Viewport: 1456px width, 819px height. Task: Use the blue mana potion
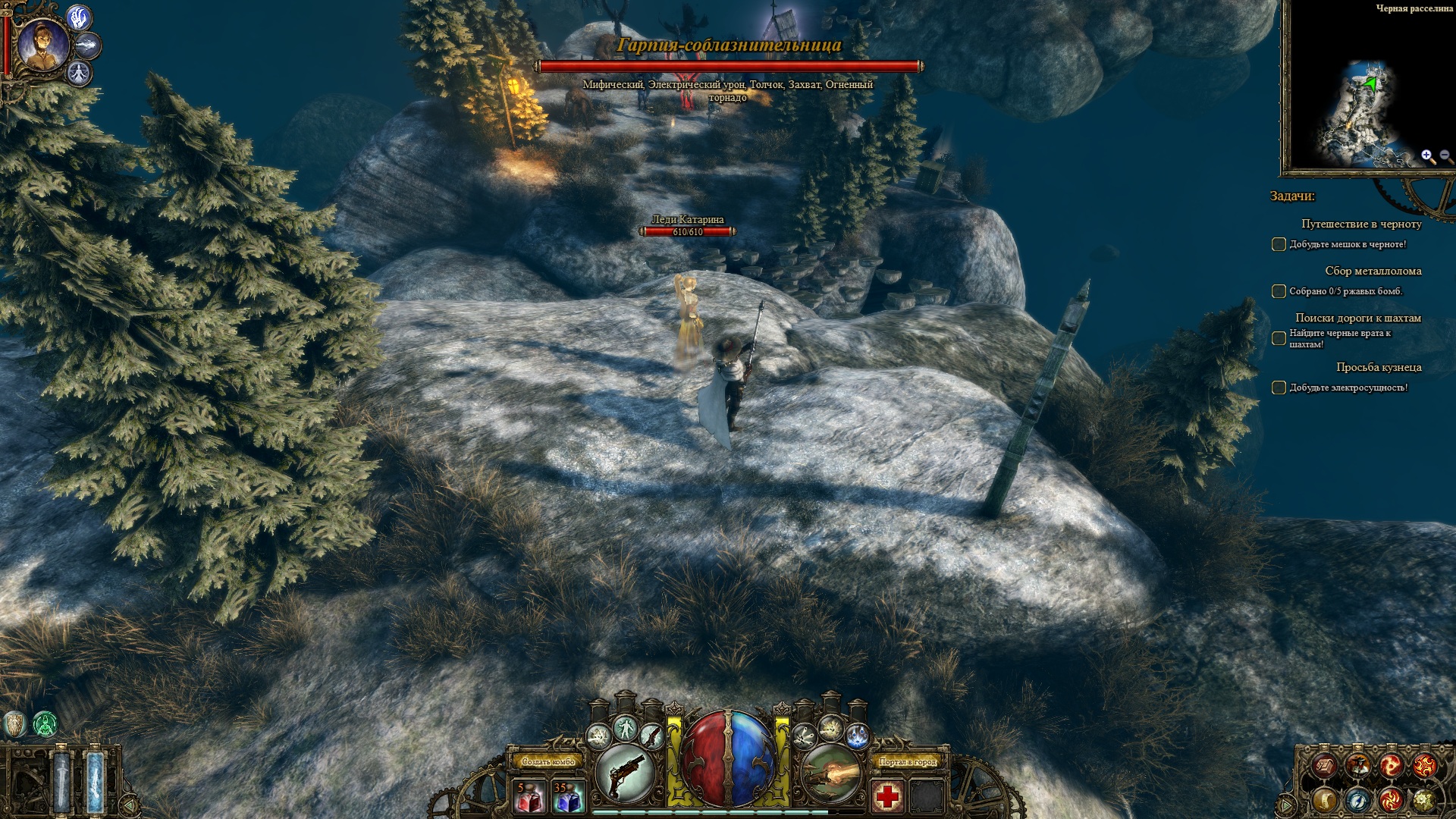pos(567,798)
